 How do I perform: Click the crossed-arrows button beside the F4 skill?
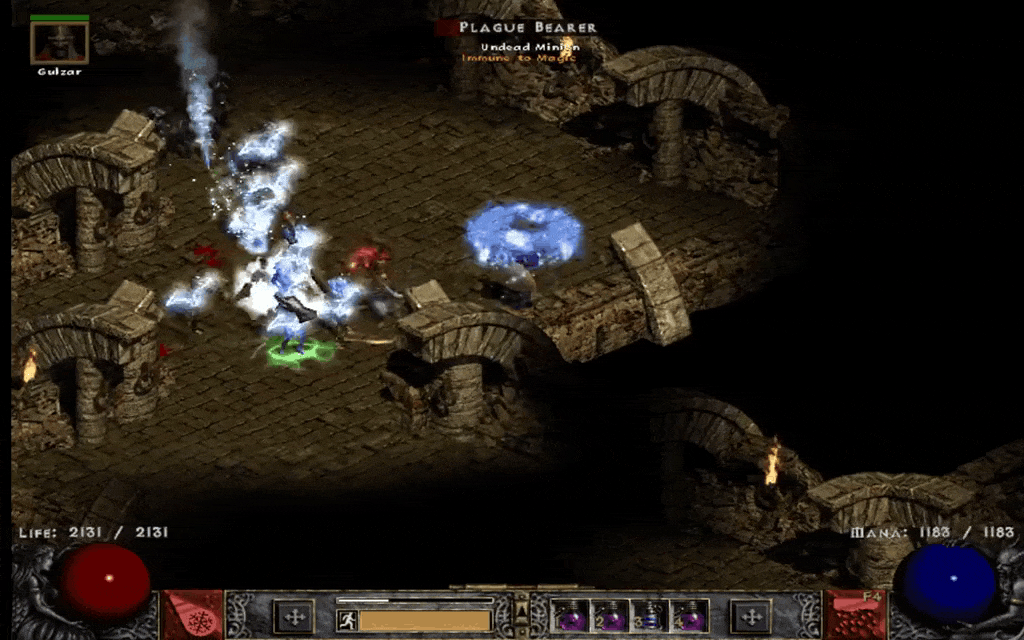pyautogui.click(x=752, y=617)
